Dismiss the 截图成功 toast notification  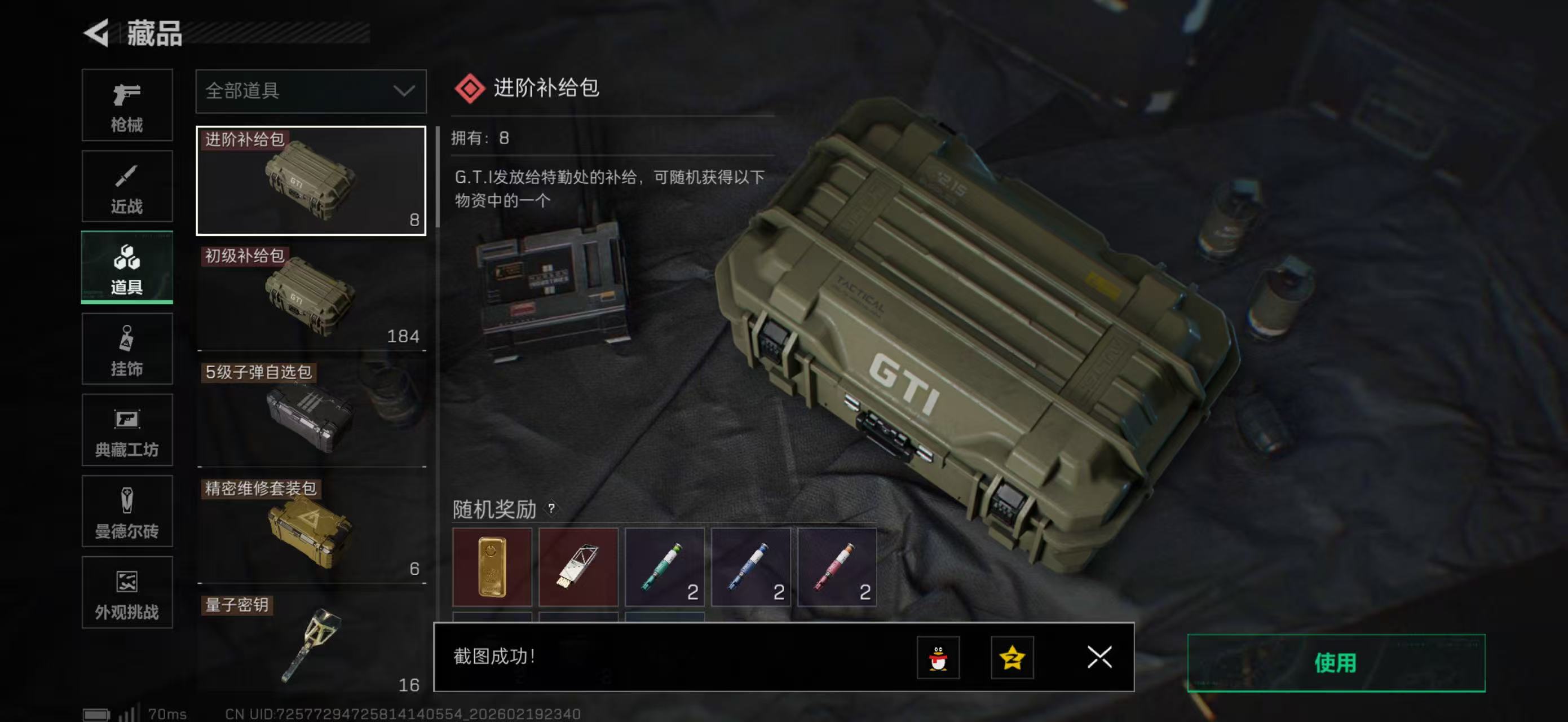[x=1099, y=658]
